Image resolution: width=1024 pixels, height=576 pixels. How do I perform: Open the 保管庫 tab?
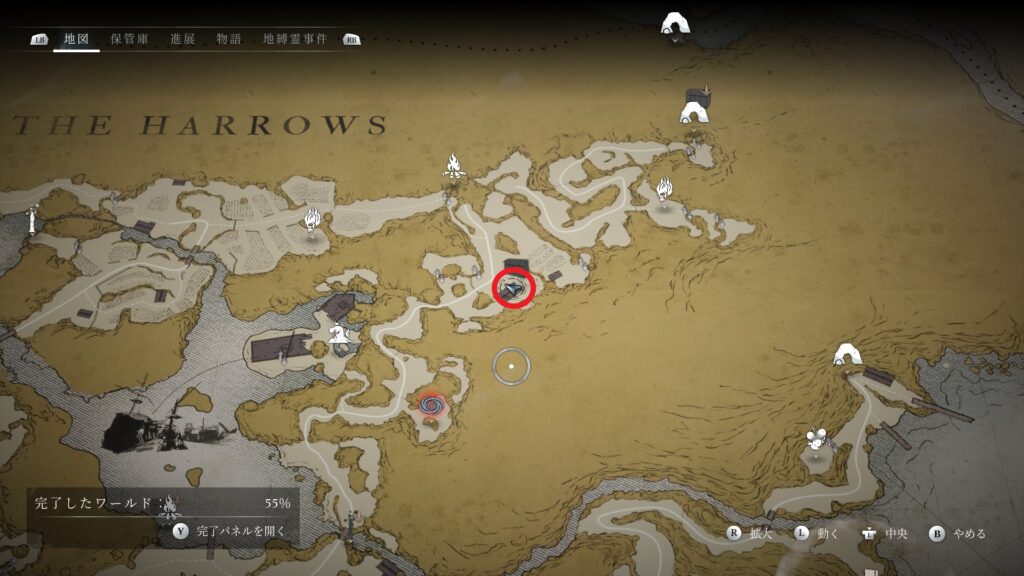coord(130,39)
